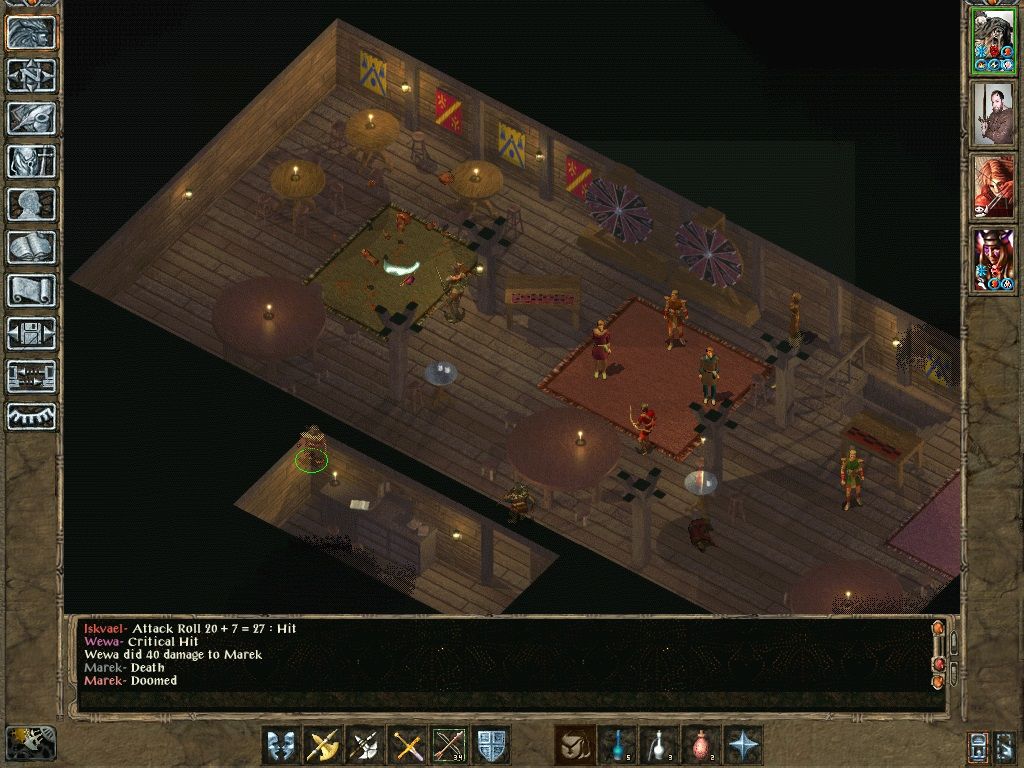Equip the golden axe weapon slot
1024x768 pixels.
(x=323, y=745)
